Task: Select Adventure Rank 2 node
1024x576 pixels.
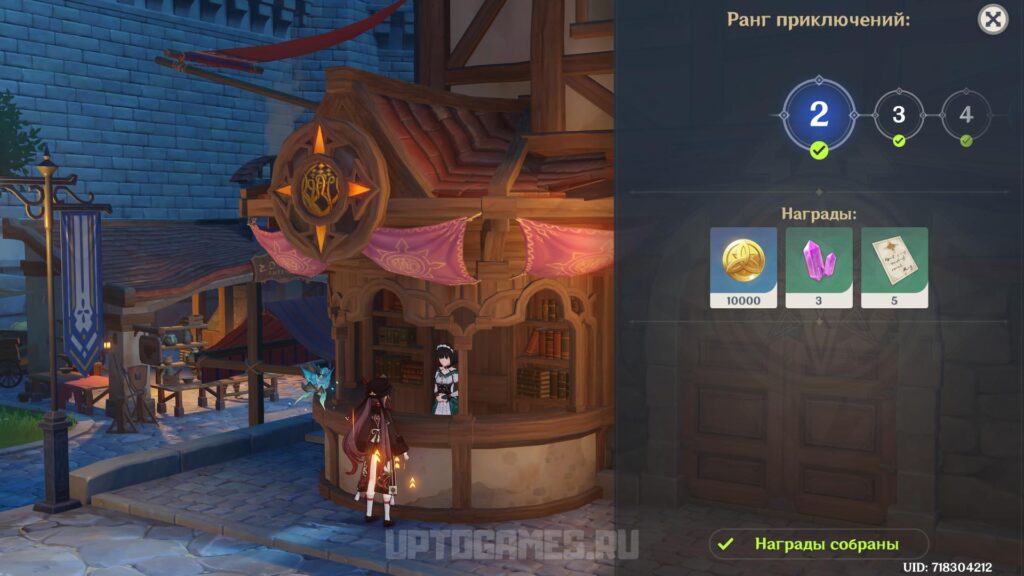Action: click(819, 114)
